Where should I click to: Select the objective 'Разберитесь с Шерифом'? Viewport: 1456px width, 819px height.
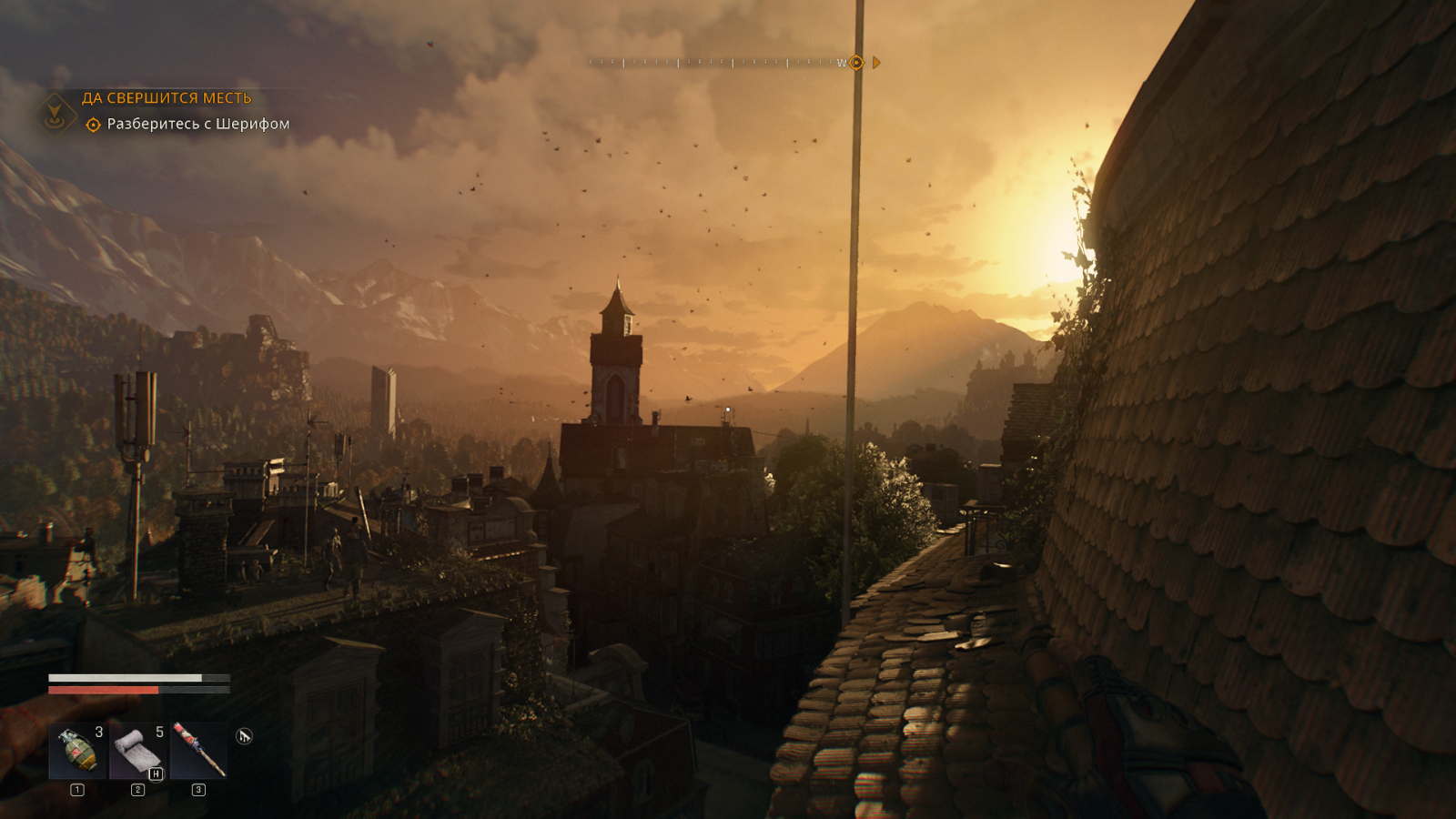pyautogui.click(x=197, y=124)
